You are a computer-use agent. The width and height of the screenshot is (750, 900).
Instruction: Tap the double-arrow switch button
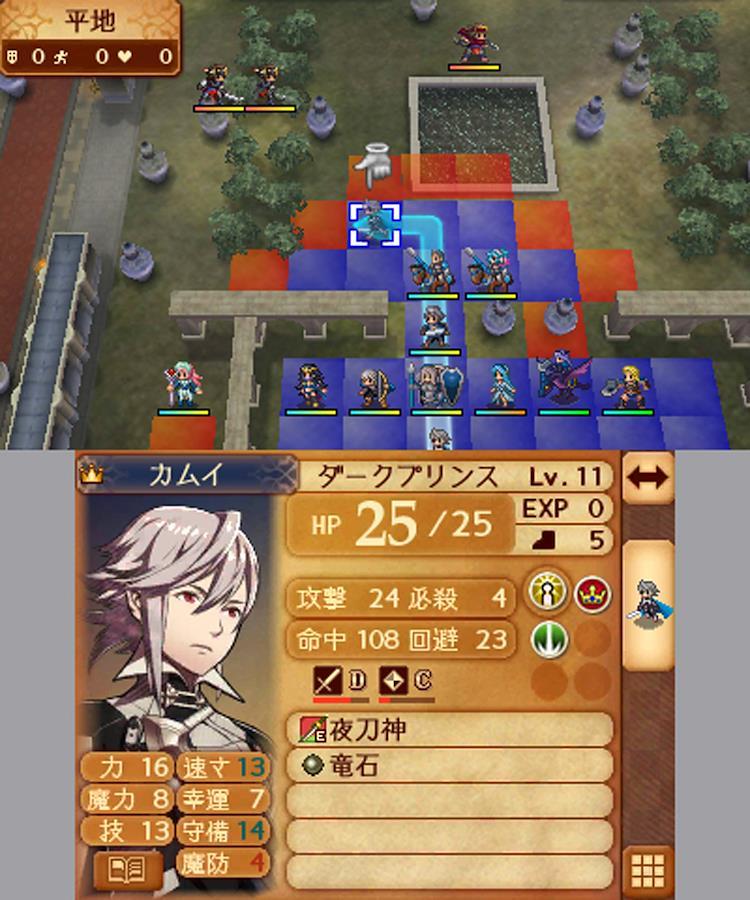[647, 477]
